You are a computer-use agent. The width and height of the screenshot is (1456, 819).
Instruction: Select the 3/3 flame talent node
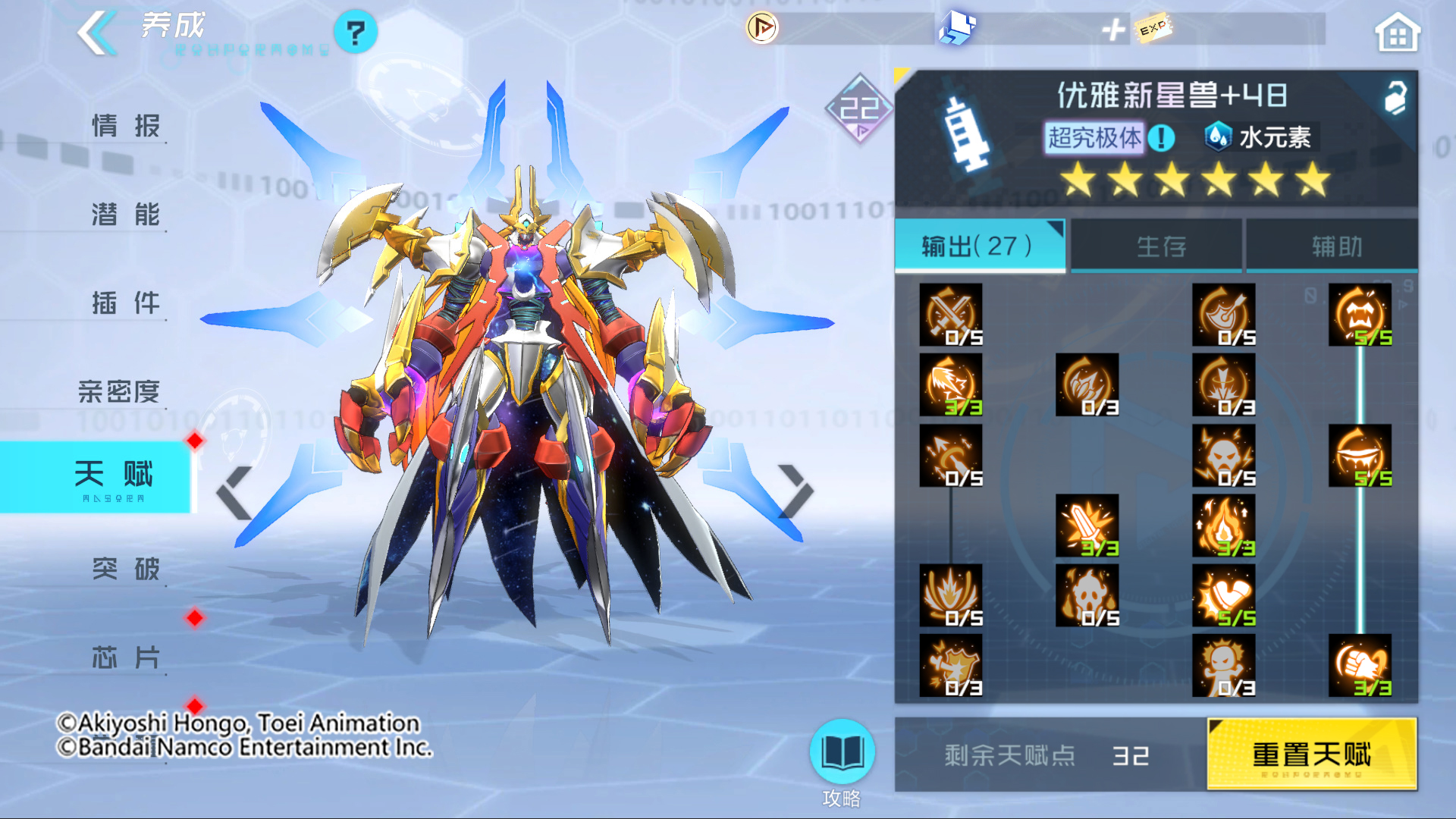[1223, 527]
